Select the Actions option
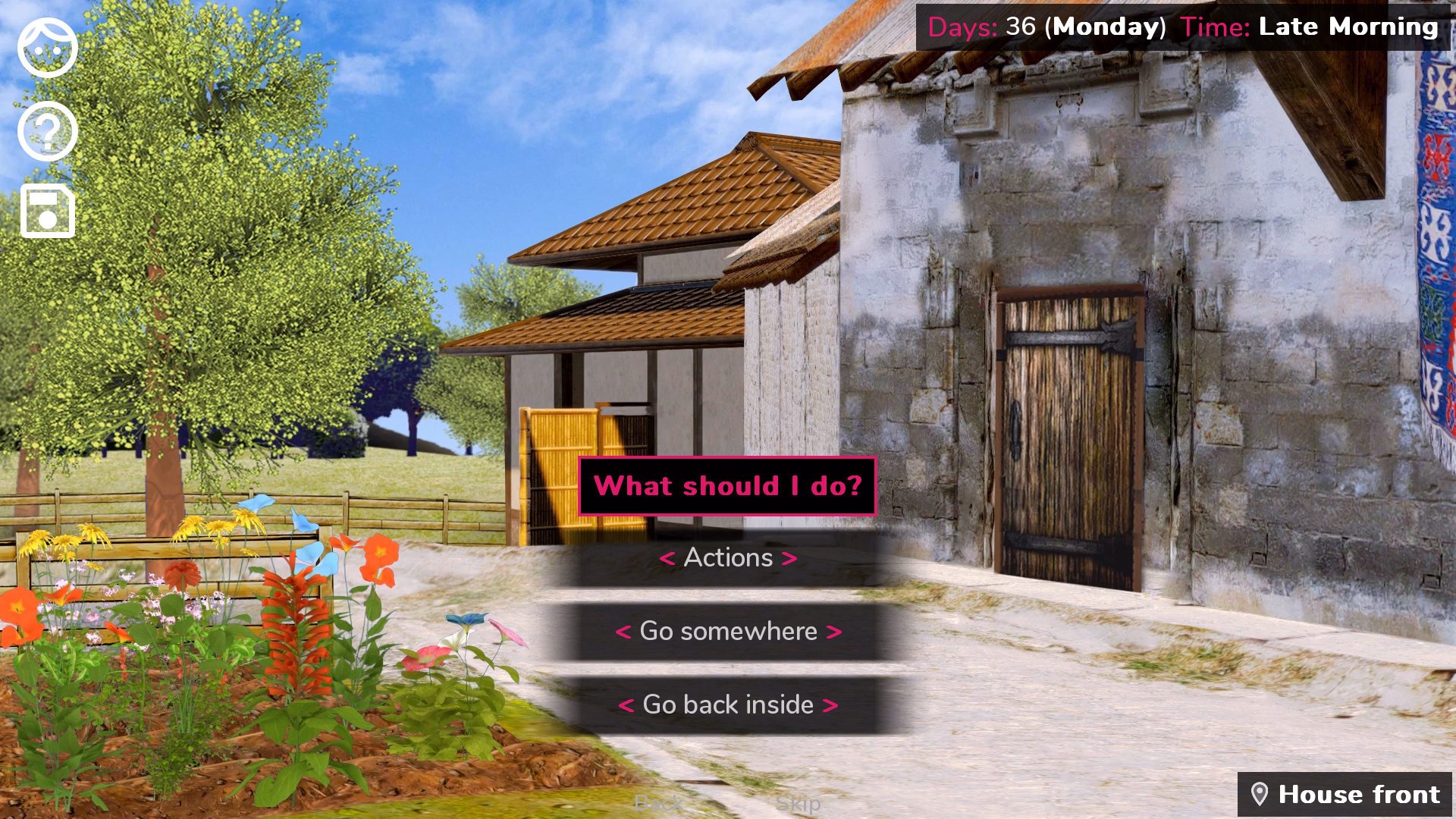1456x819 pixels. [726, 558]
